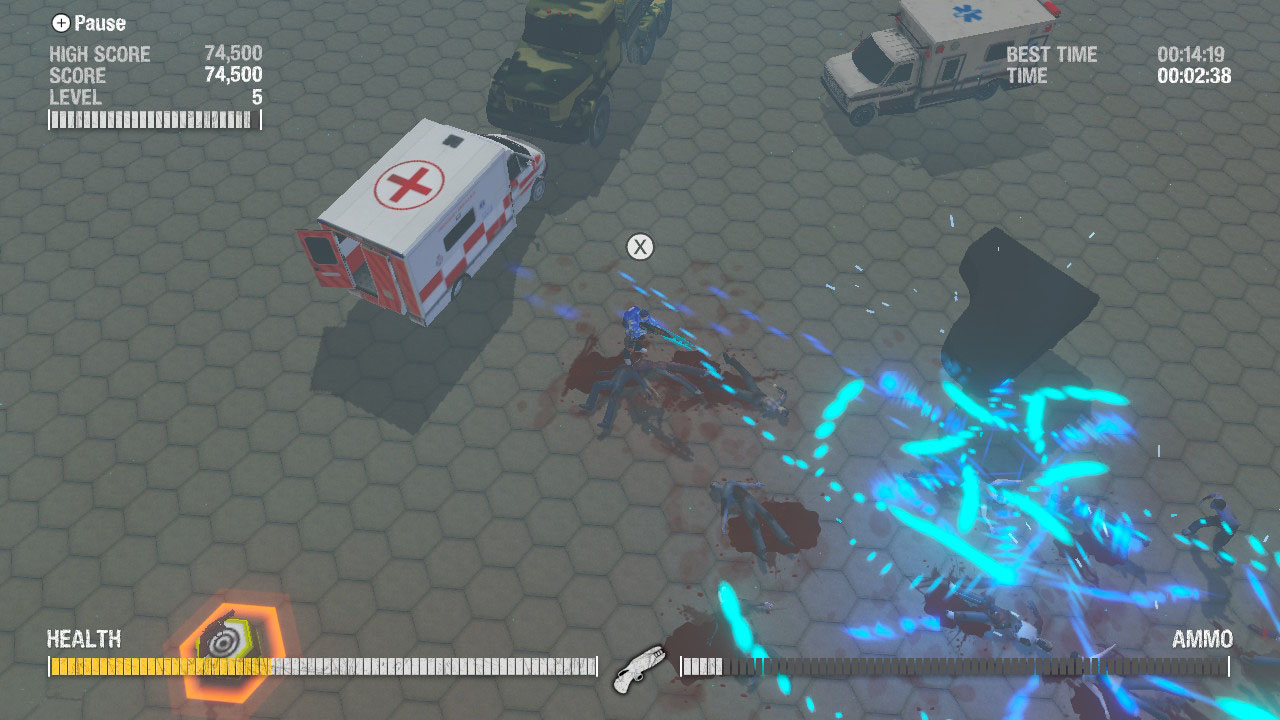Click the BEST TIME display
1280x720 pixels.
(1052, 54)
